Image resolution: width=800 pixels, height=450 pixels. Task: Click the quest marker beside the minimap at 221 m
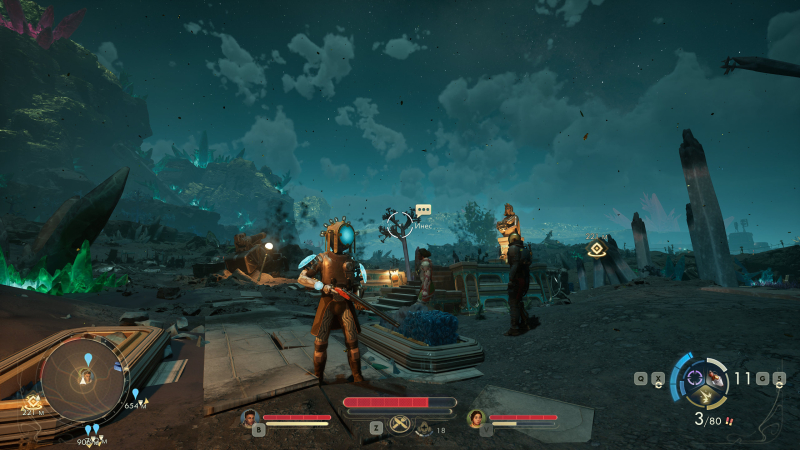tap(33, 400)
